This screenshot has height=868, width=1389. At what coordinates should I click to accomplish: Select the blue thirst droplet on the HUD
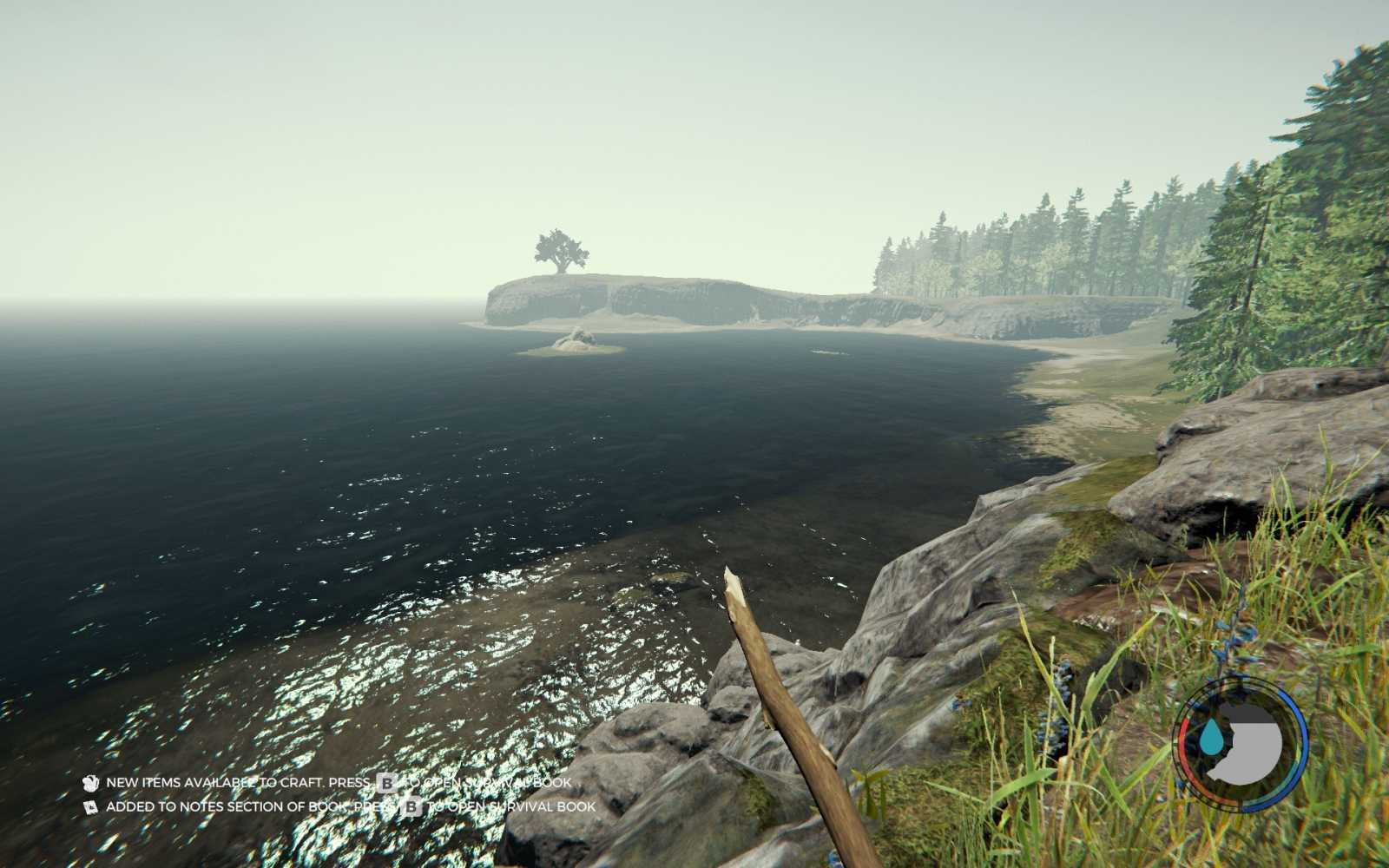coord(1211,738)
